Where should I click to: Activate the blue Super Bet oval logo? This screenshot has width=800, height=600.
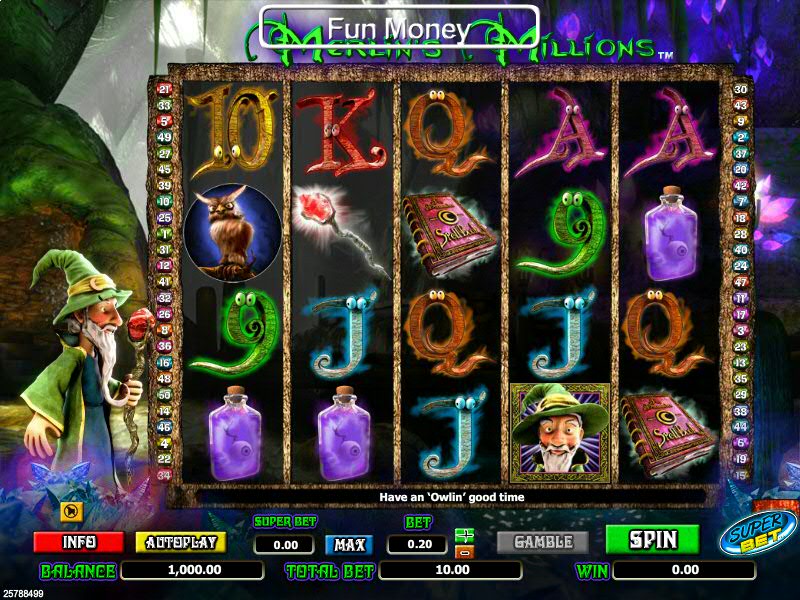[x=758, y=533]
